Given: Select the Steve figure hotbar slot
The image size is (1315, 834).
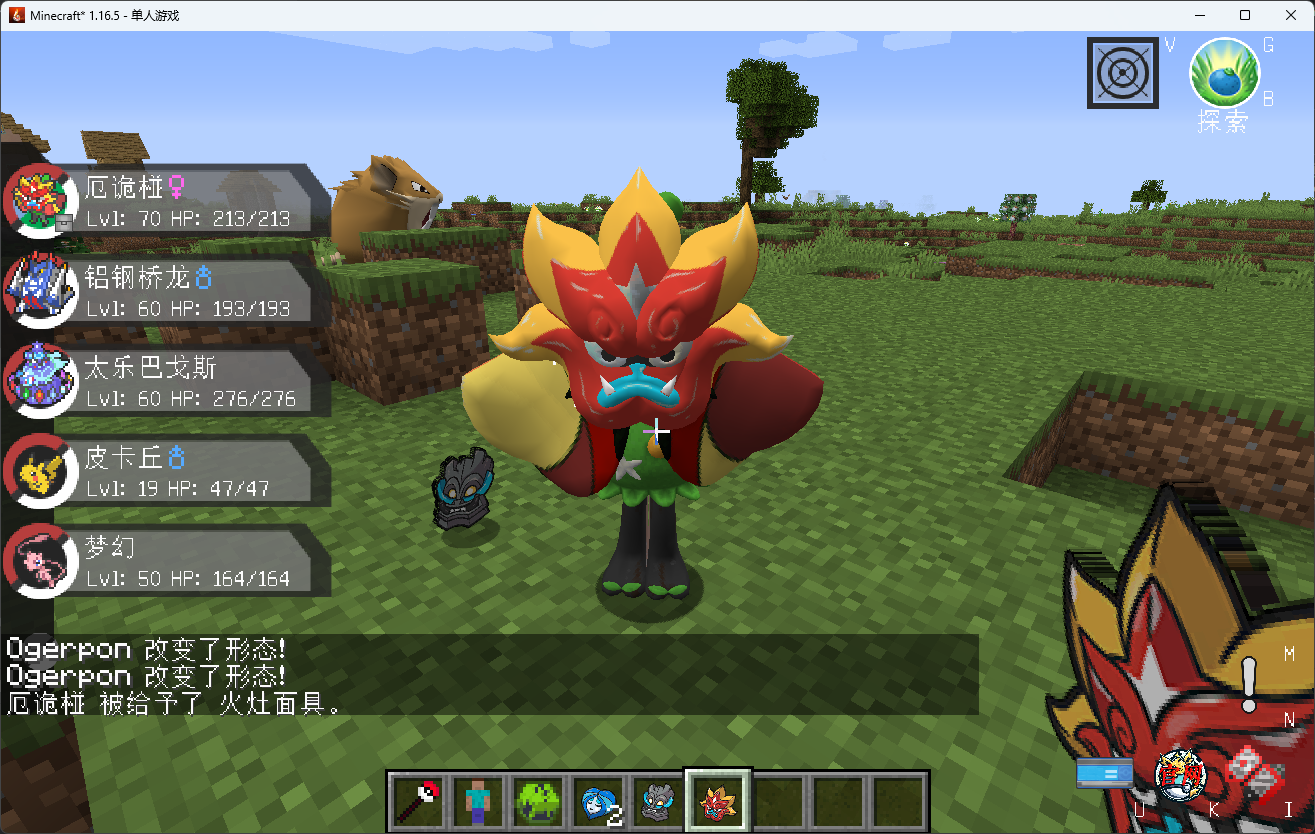Looking at the screenshot, I should tap(477, 800).
